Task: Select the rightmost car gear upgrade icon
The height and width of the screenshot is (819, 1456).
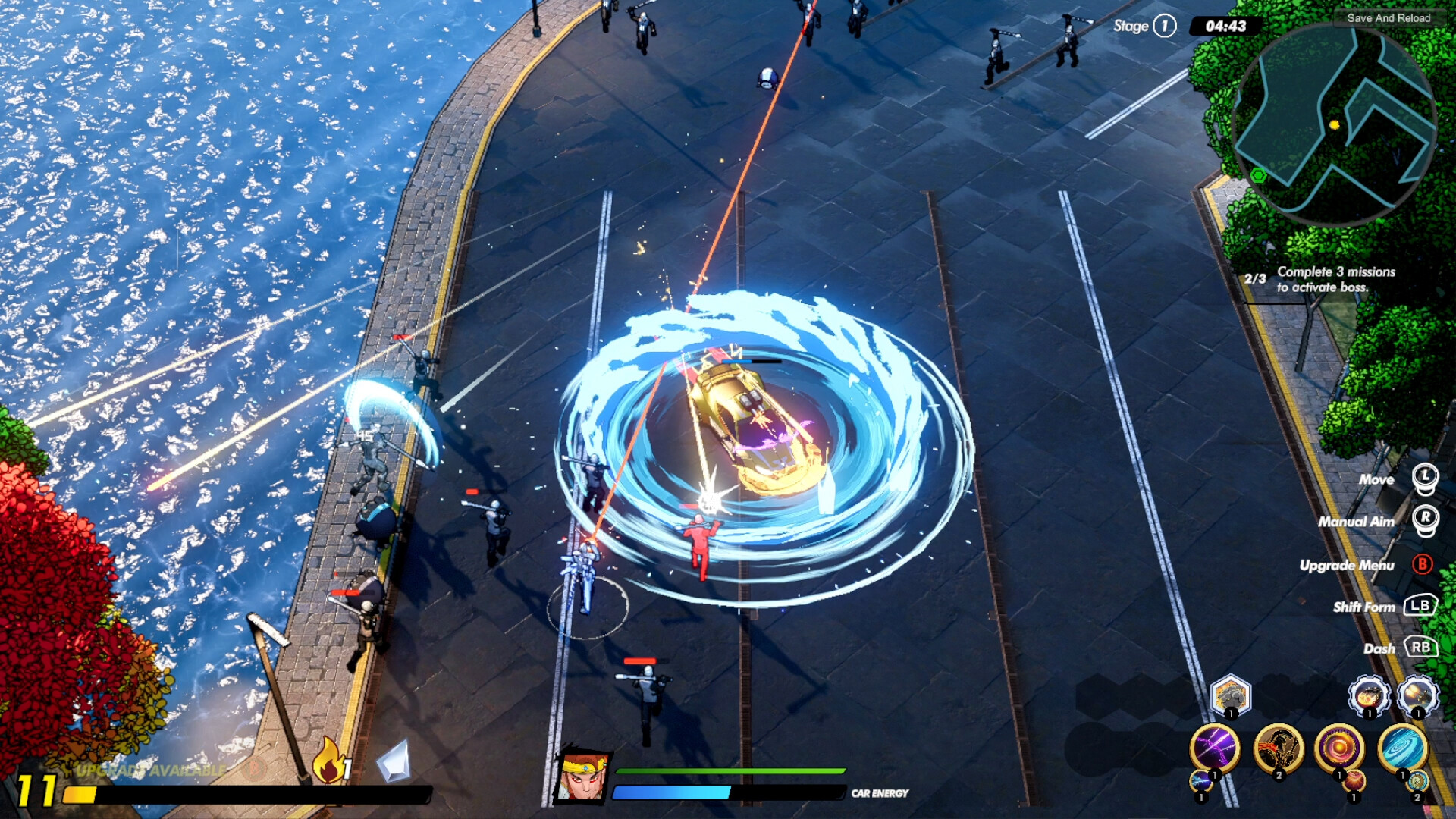Action: pos(1417,695)
